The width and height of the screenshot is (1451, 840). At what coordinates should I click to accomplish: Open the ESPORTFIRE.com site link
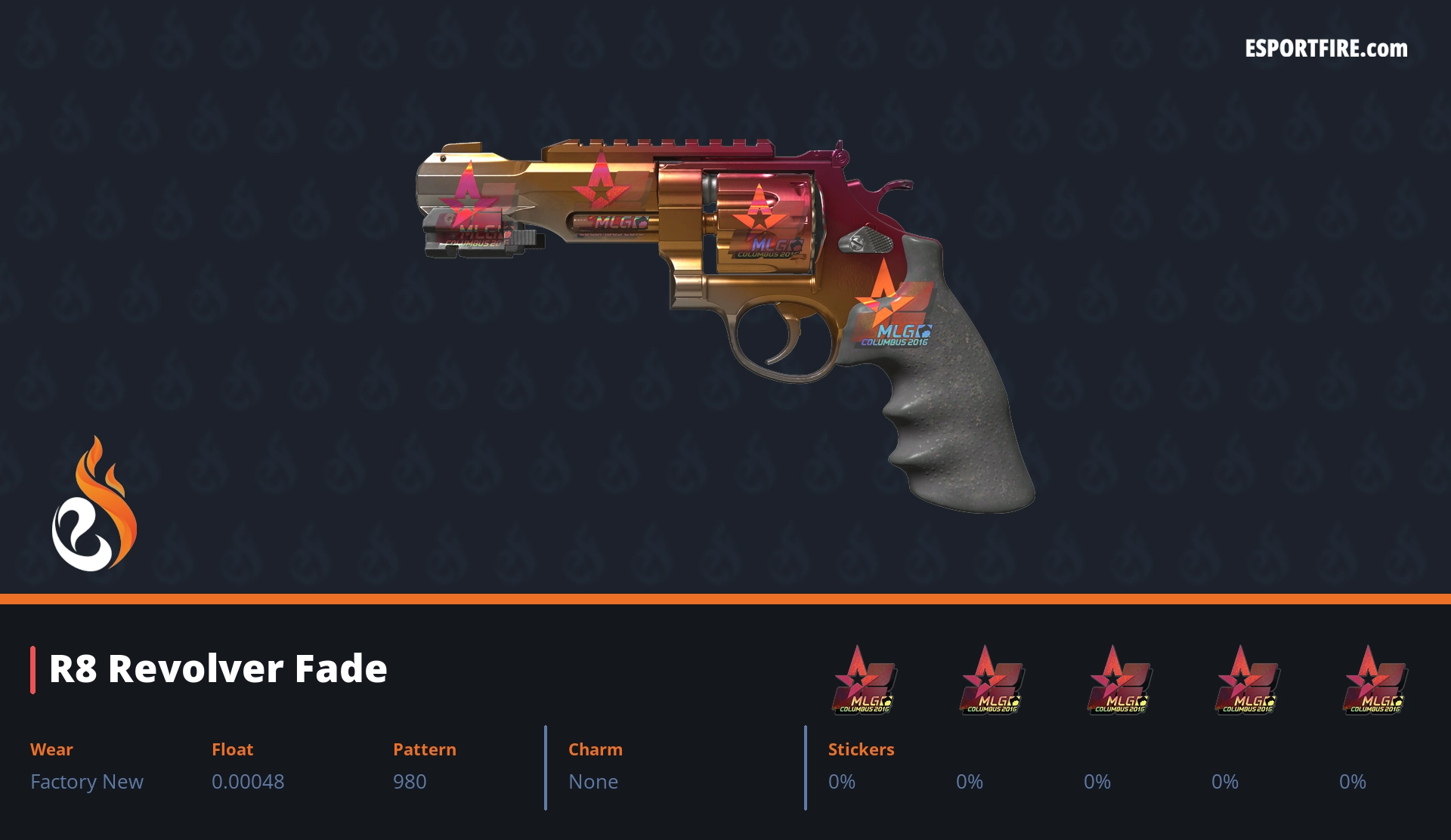[1326, 49]
